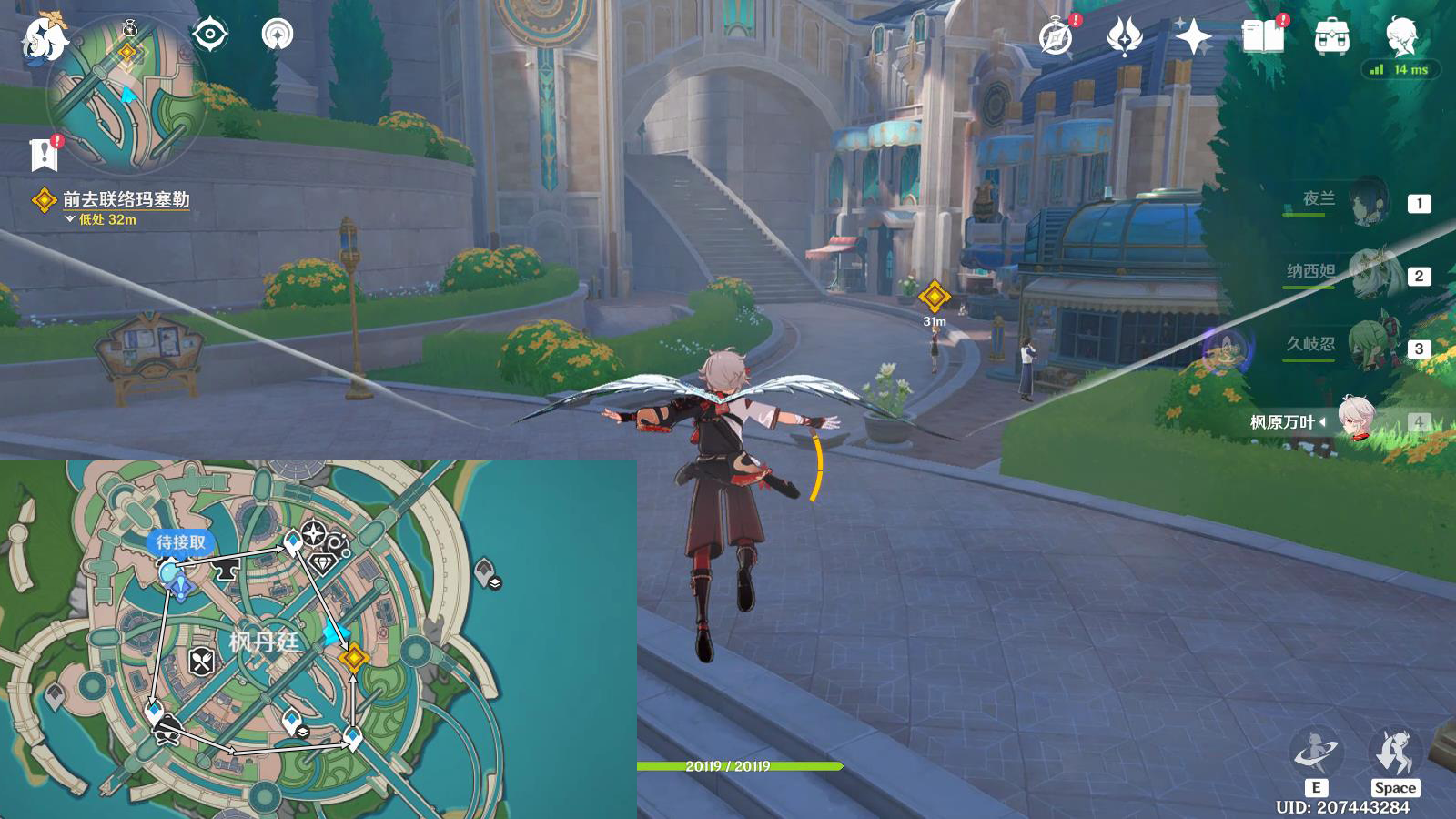Click the anvil blacksmith map marker
1456x819 pixels.
tap(224, 571)
